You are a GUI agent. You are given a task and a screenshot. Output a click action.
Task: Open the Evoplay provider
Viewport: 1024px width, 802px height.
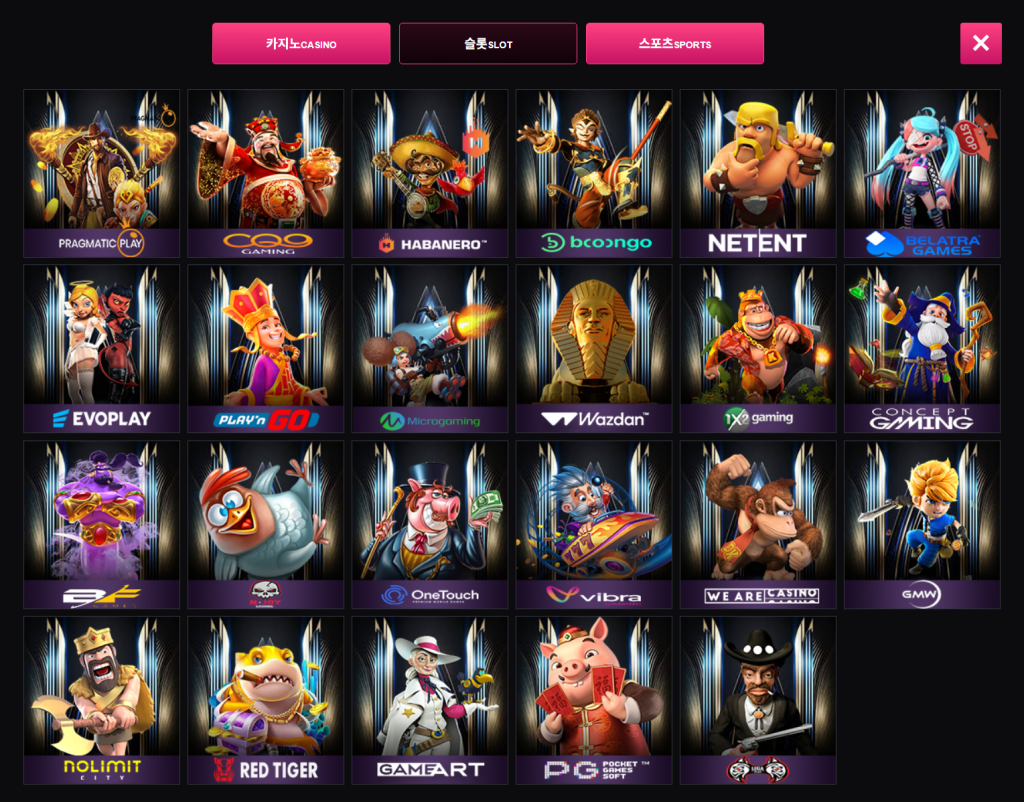click(x=102, y=349)
